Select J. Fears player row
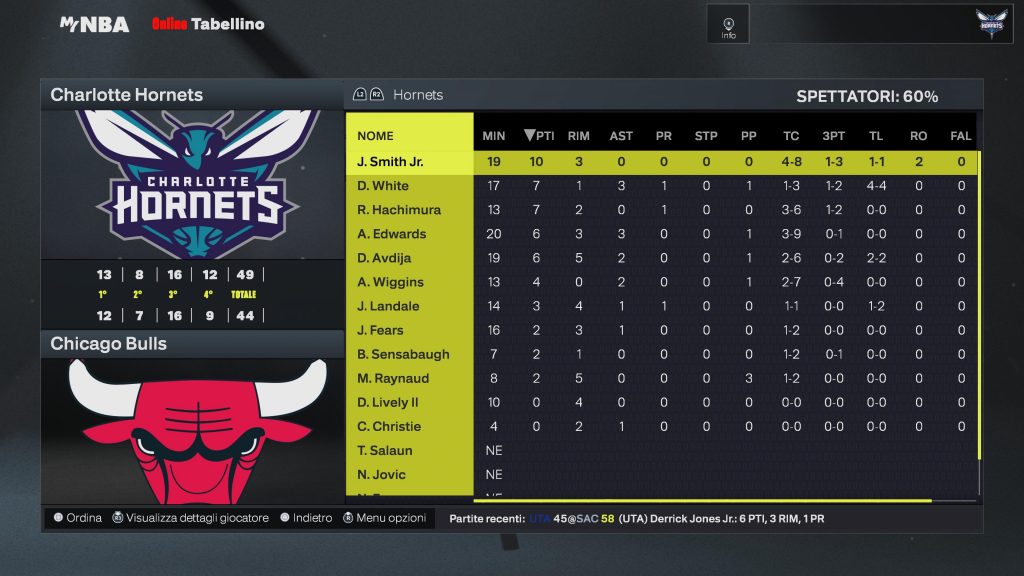Viewport: 1024px width, 576px height. (x=383, y=330)
